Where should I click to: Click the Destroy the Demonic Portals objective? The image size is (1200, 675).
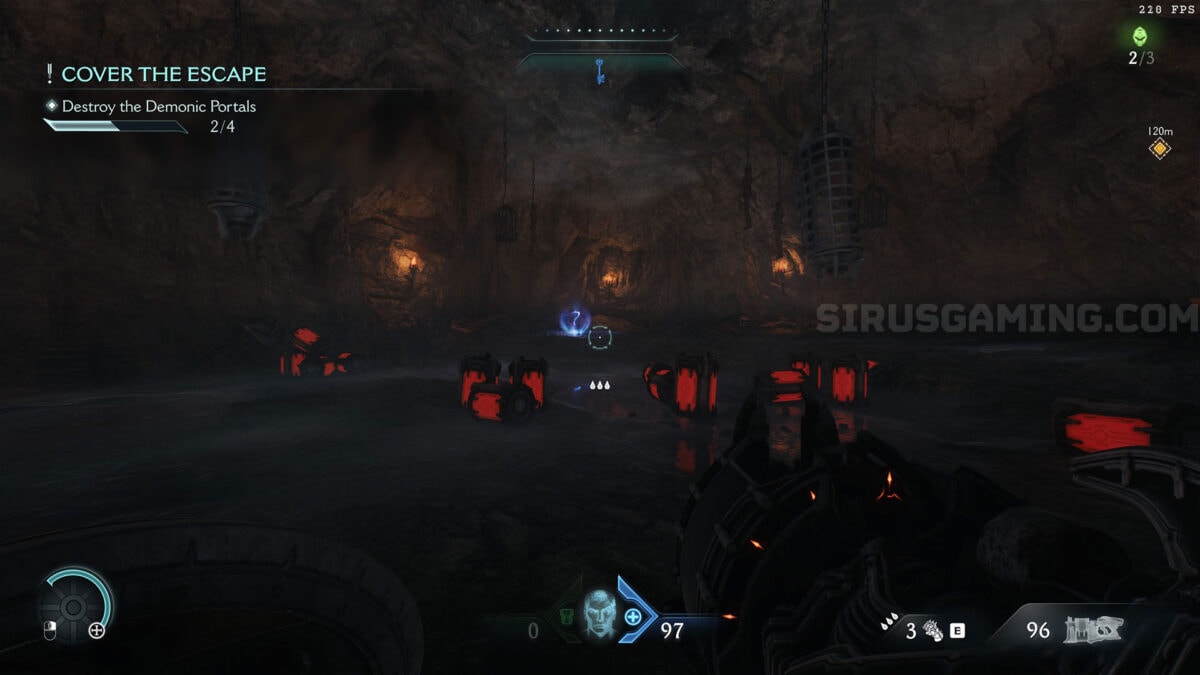(x=158, y=106)
